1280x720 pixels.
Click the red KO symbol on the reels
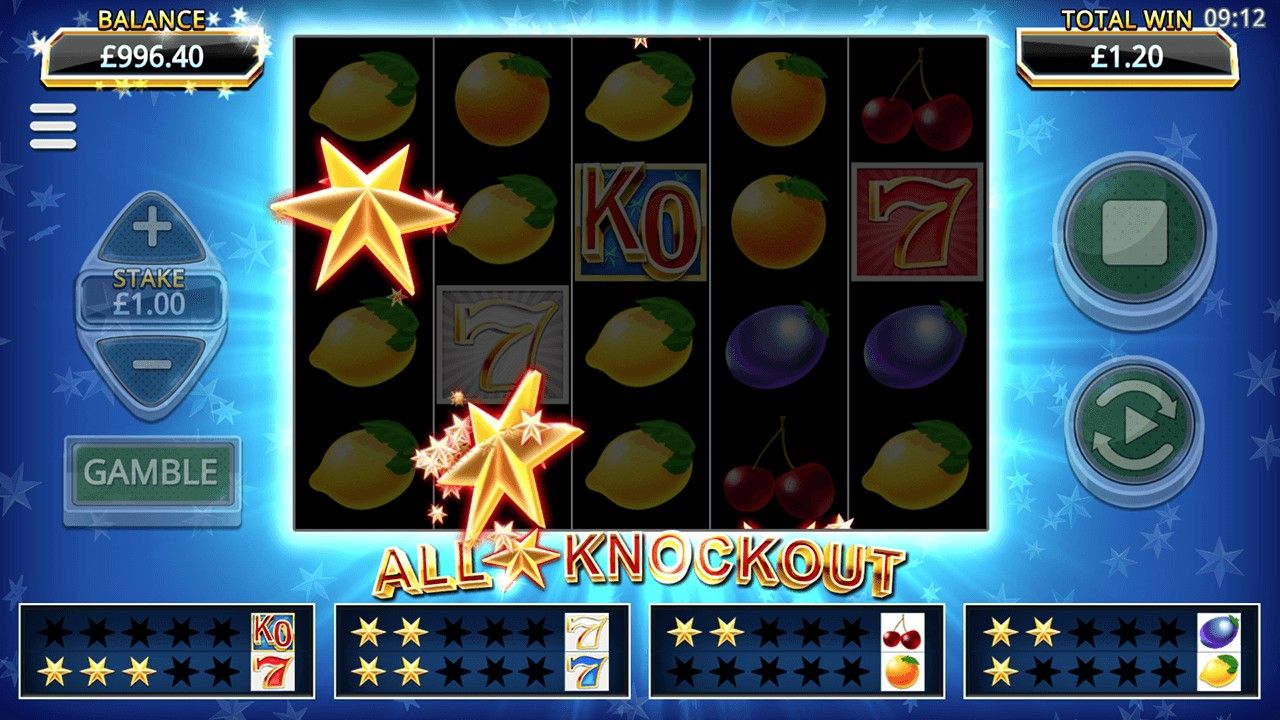[637, 221]
